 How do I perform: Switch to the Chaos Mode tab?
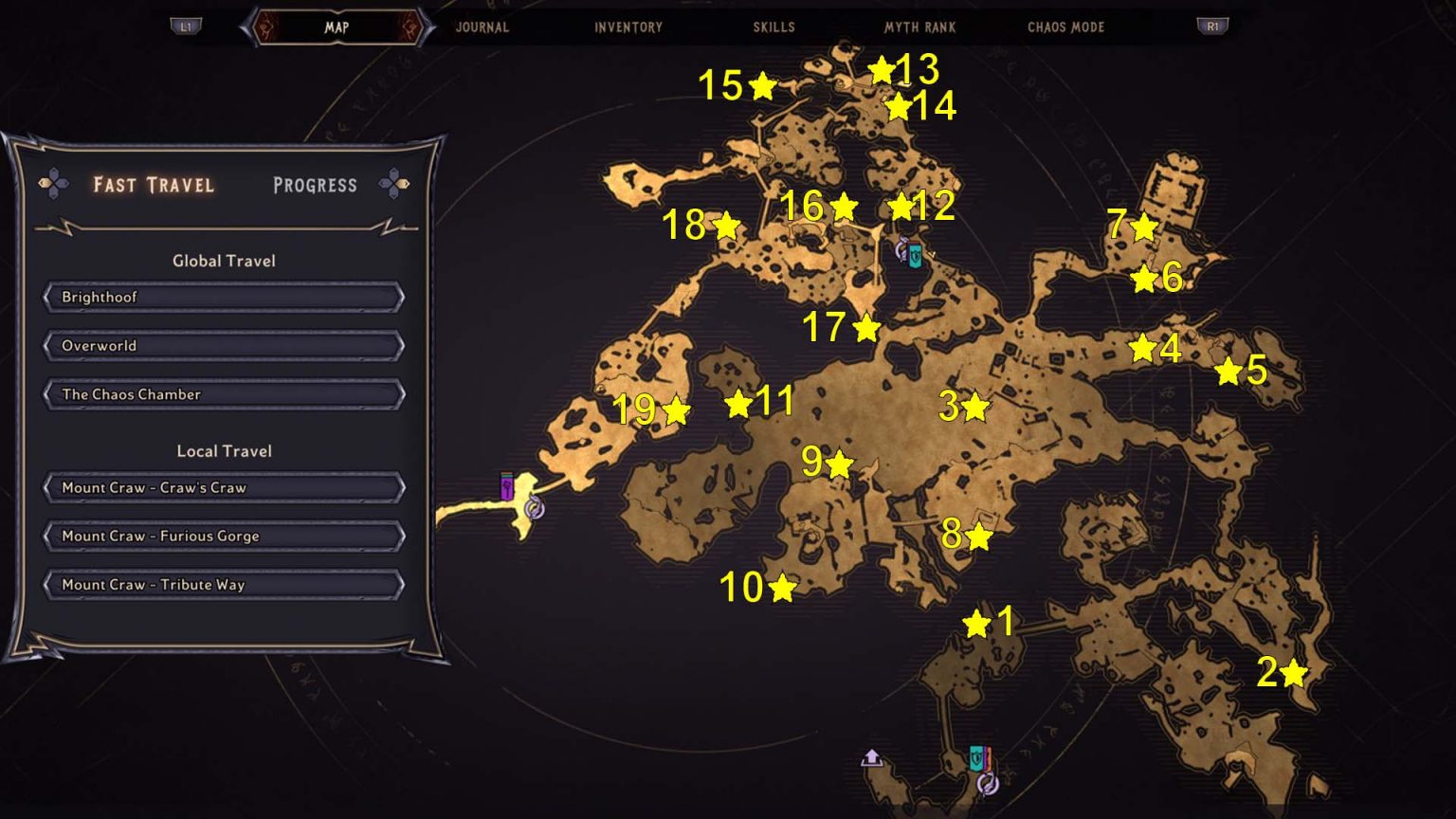click(1065, 27)
